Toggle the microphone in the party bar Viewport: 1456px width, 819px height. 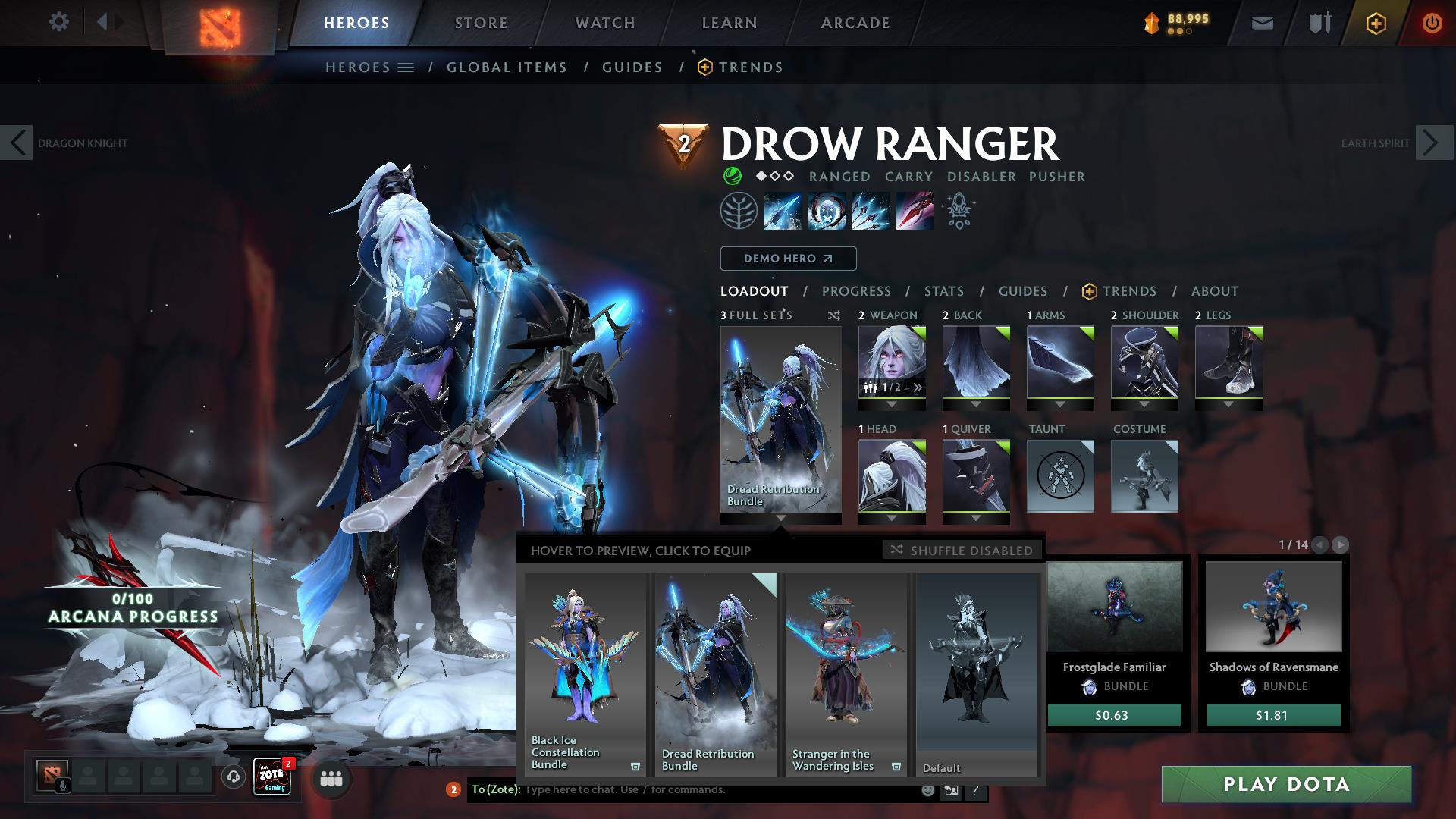tap(63, 785)
